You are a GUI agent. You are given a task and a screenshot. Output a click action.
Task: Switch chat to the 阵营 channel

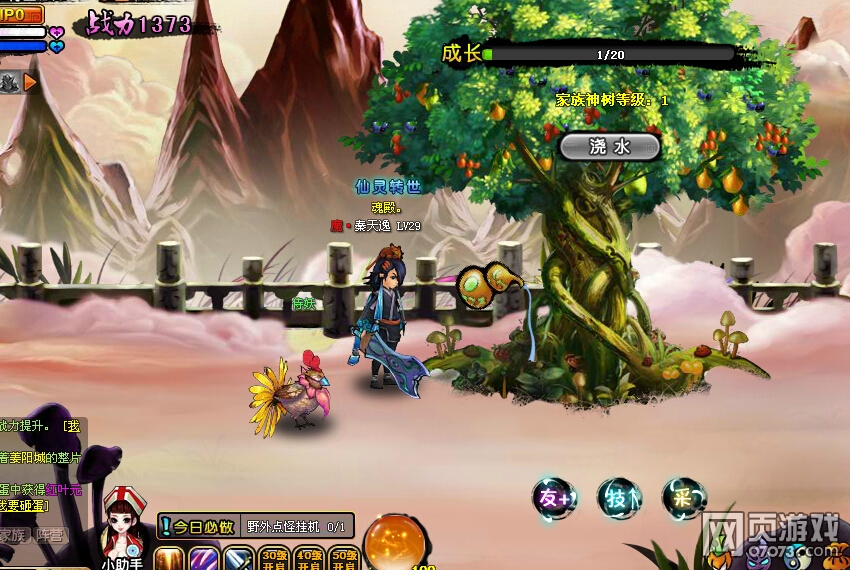pyautogui.click(x=48, y=535)
